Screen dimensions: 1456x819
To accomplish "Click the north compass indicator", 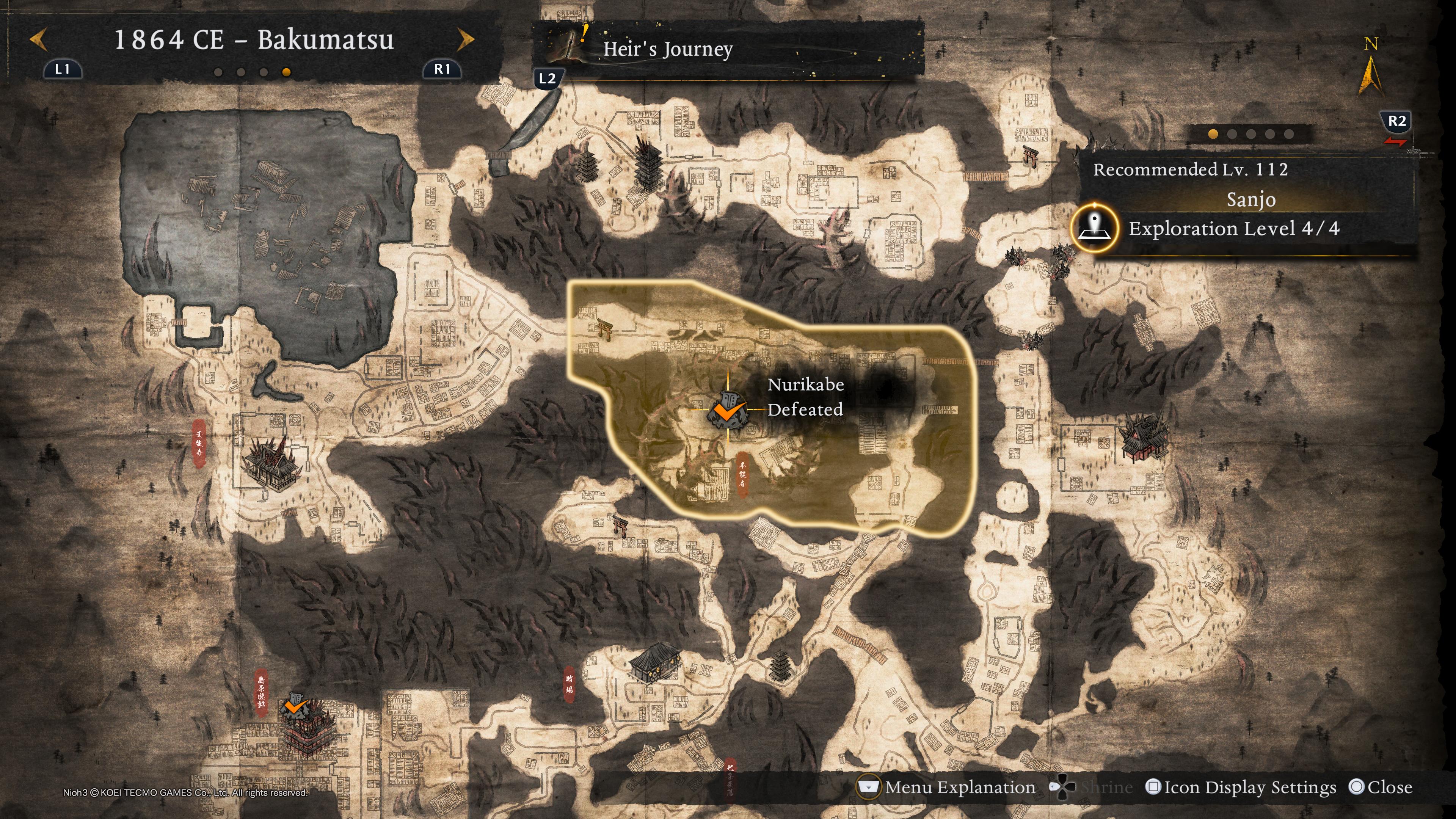I will click(x=1371, y=67).
